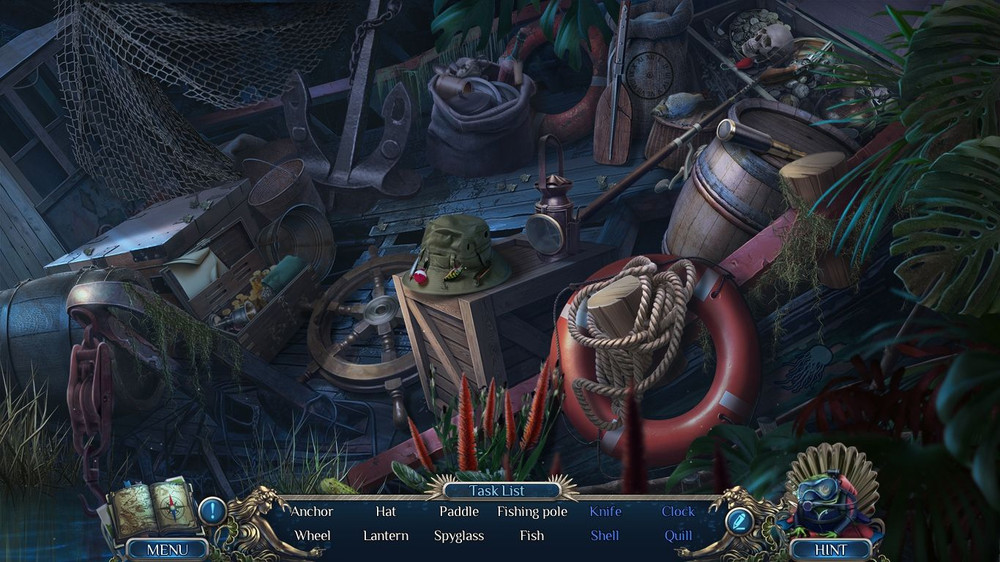Screen dimensions: 1000x562
Task: Select 'Fishing pole' list entry
Action: pos(532,511)
